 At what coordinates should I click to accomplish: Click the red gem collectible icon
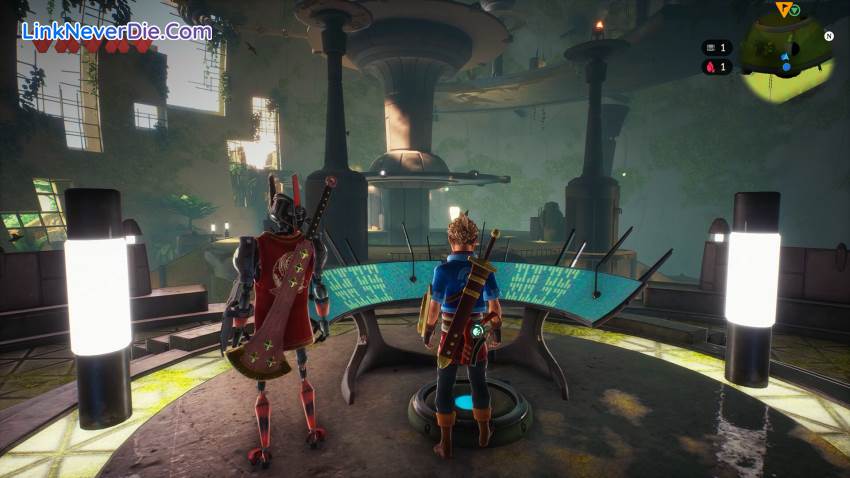(x=711, y=67)
